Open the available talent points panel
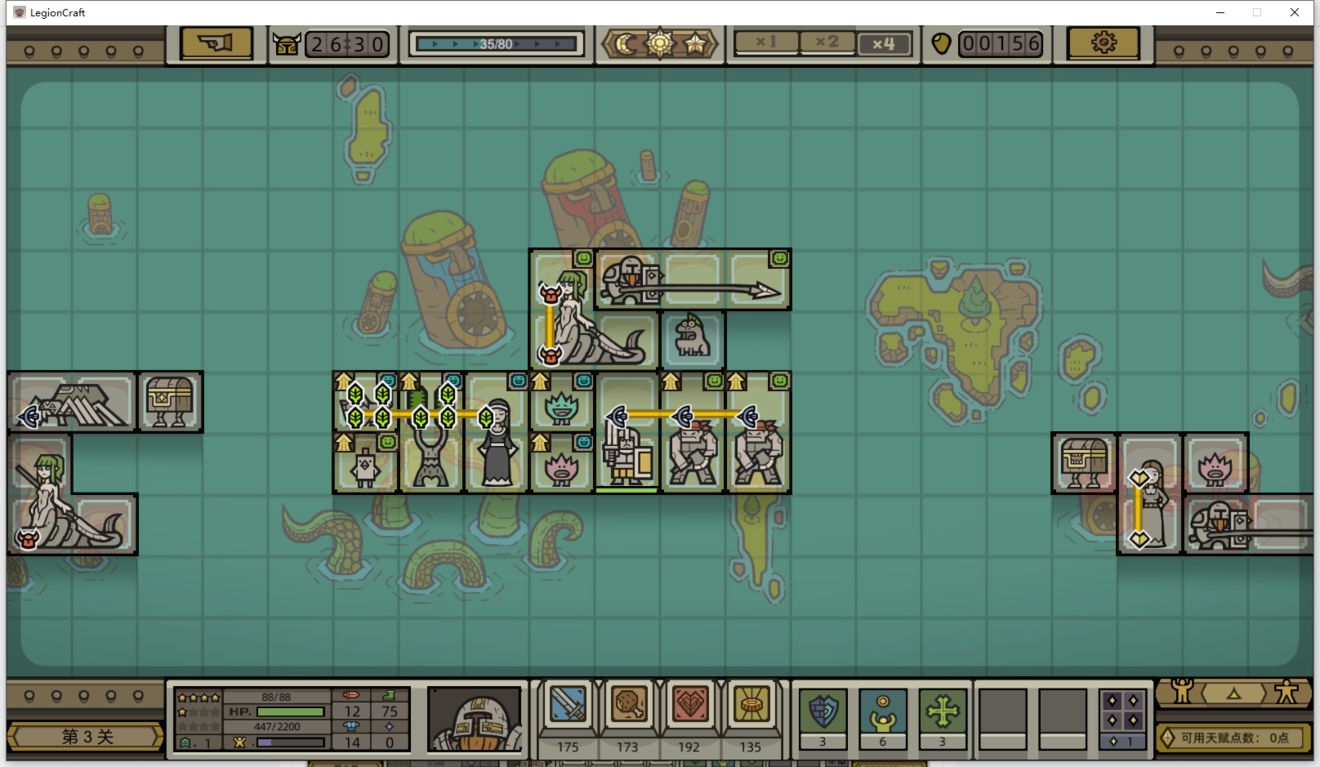Screen dimensions: 1320x767 pos(1234,738)
